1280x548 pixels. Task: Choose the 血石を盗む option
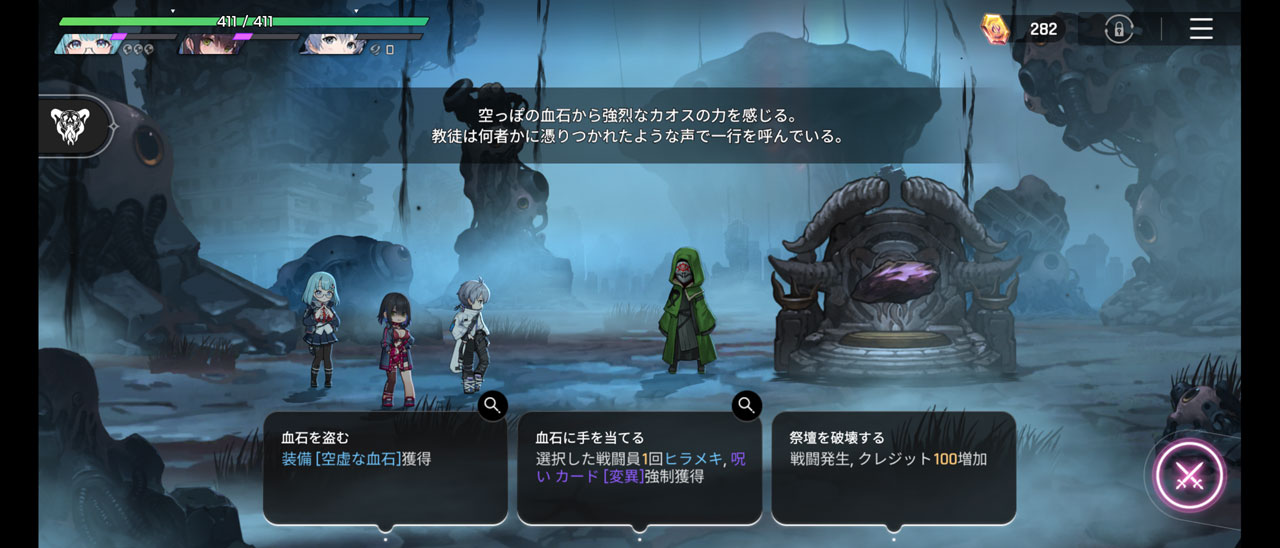click(385, 468)
